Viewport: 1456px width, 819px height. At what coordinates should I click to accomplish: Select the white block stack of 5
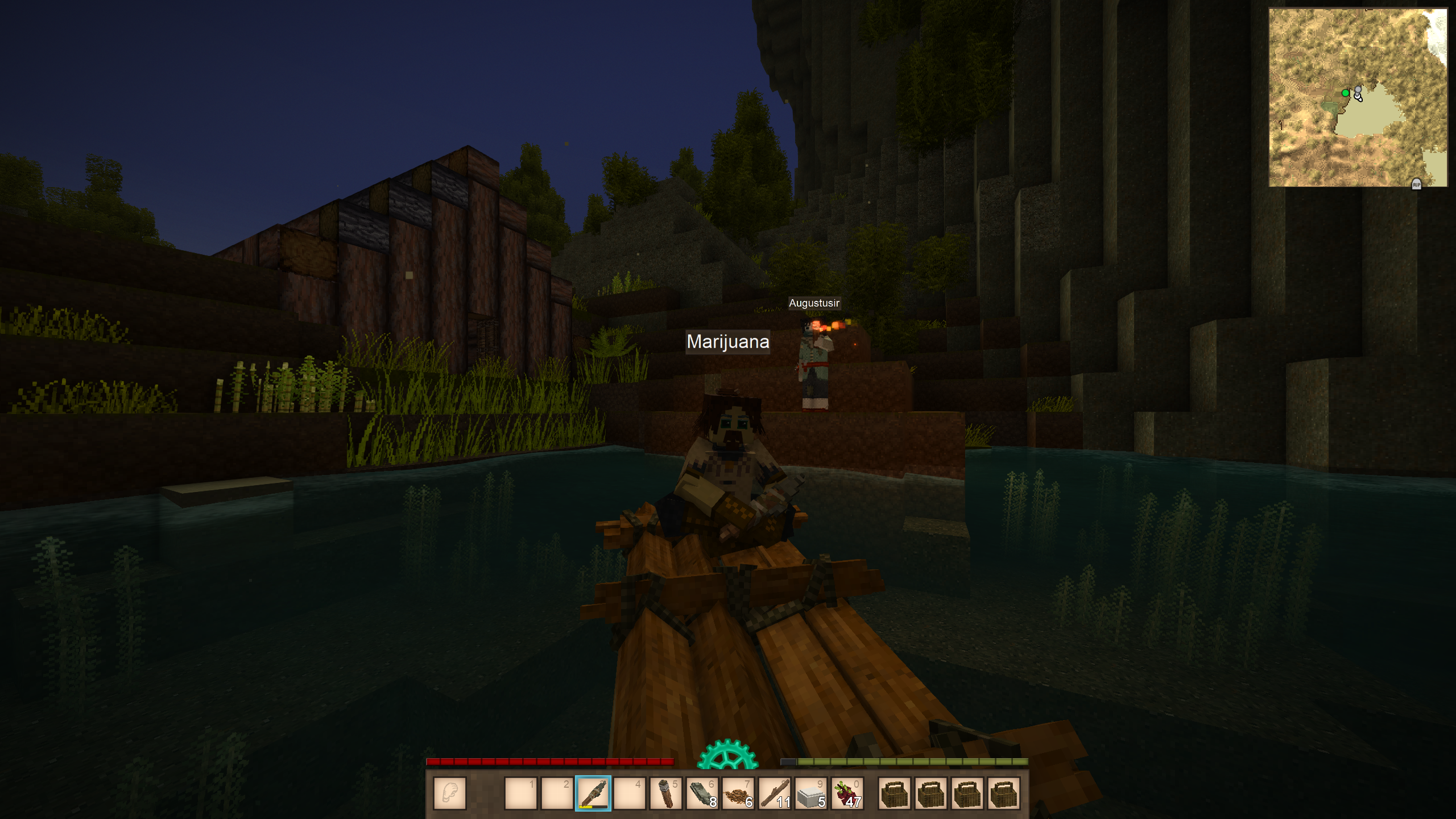click(x=811, y=793)
